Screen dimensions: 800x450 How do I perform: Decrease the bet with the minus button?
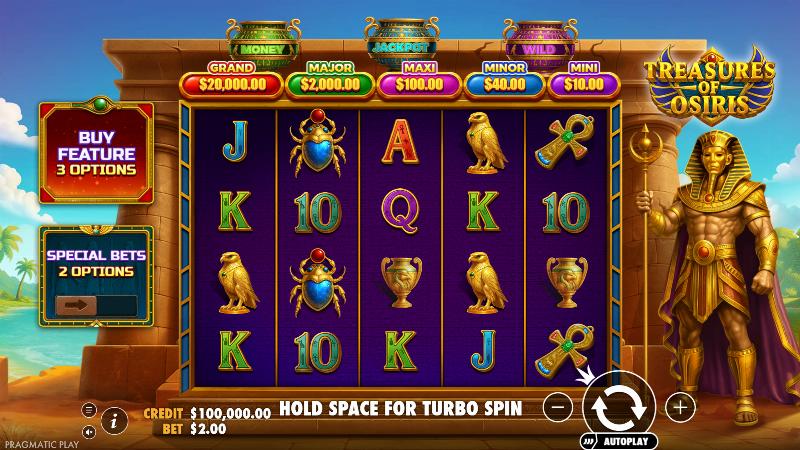click(x=560, y=407)
